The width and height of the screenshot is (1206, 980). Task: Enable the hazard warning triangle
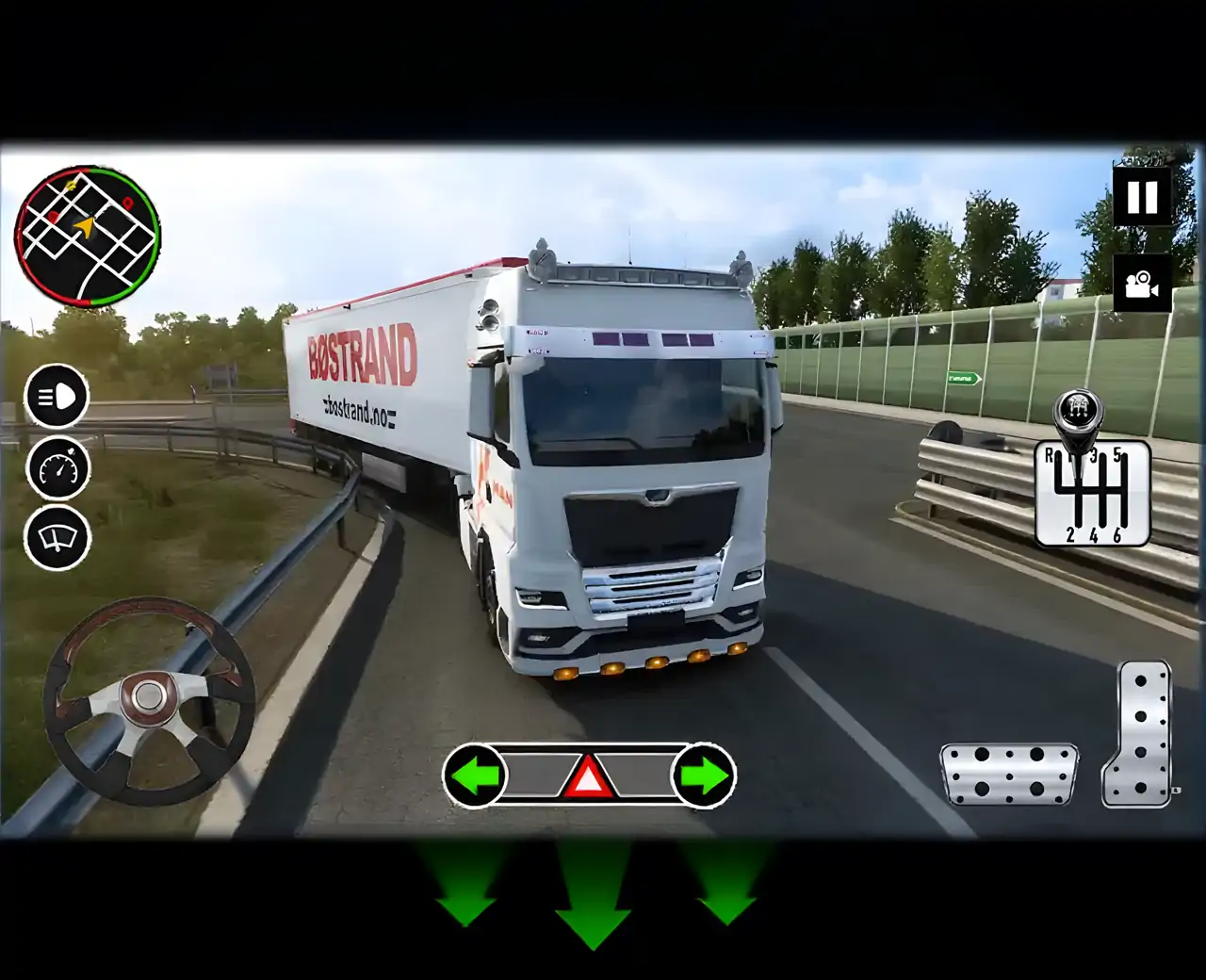tap(590, 777)
